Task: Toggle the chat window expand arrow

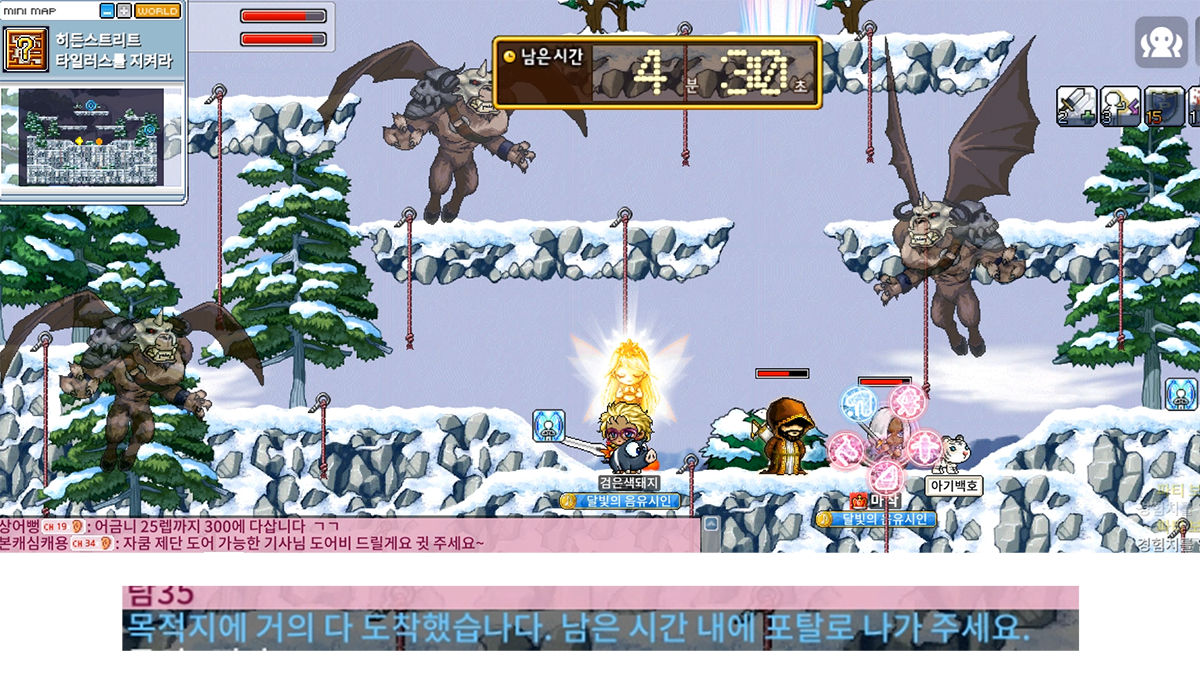Action: coord(711,524)
